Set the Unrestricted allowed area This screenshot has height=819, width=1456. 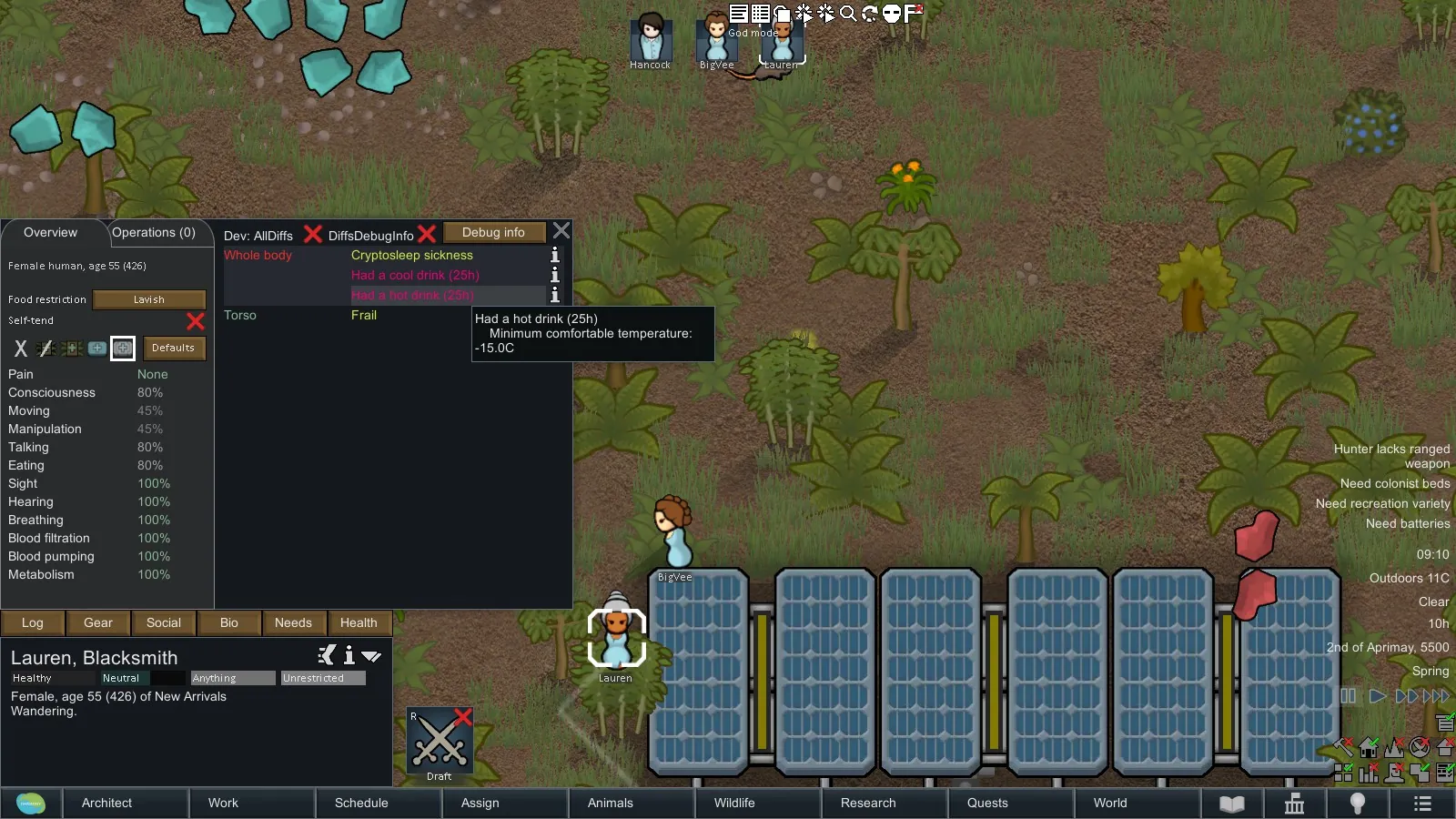[x=323, y=679]
